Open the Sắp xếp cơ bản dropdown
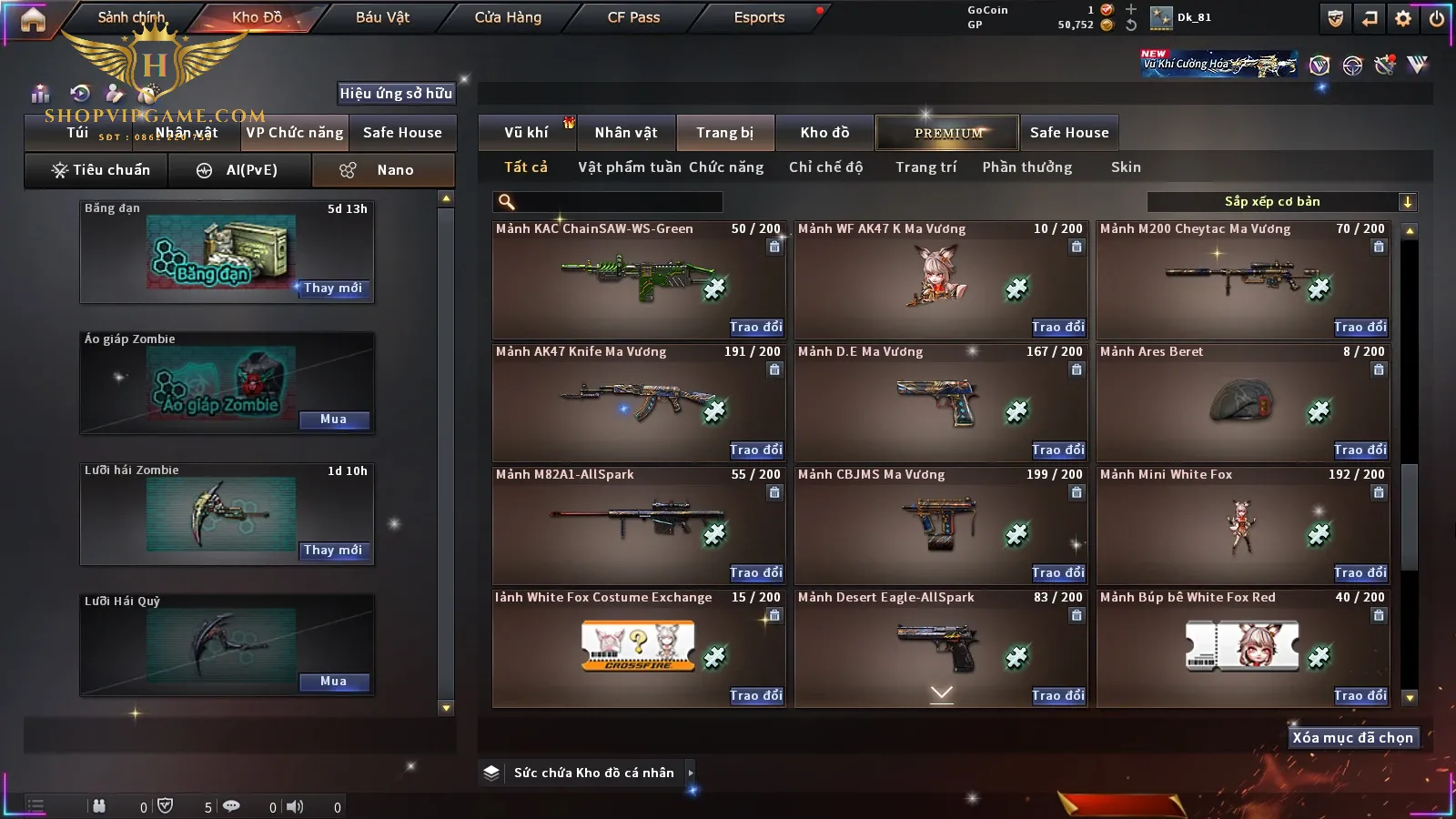The width and height of the screenshot is (1456, 819). coord(1282,202)
